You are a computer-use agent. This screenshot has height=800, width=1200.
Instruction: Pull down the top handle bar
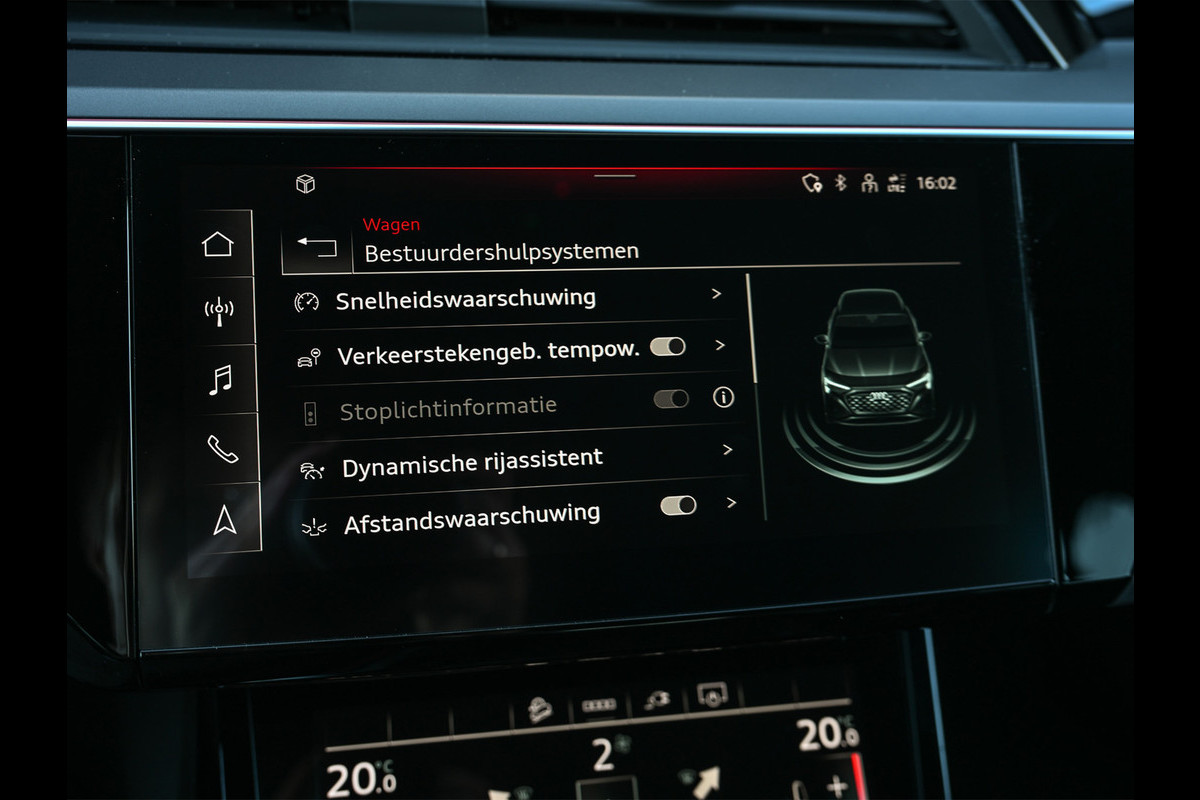(x=614, y=176)
